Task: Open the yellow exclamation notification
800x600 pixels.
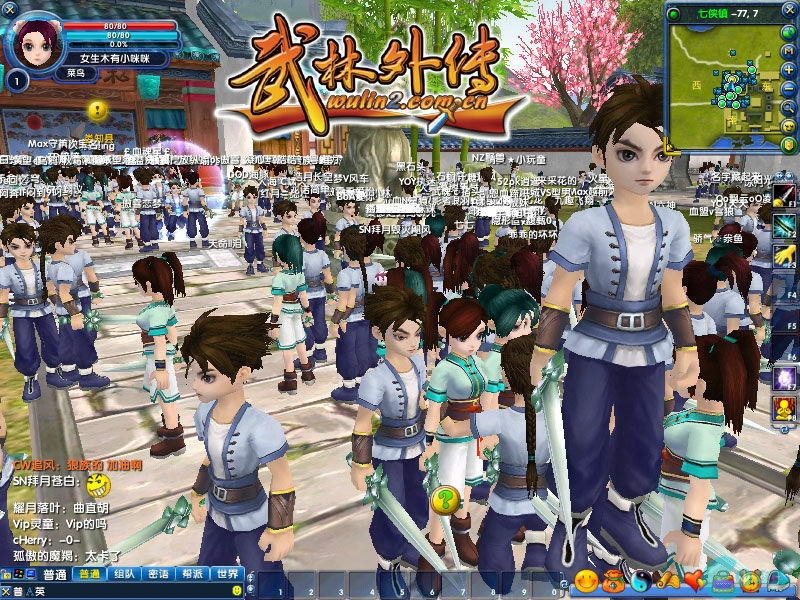Action: click(x=97, y=111)
